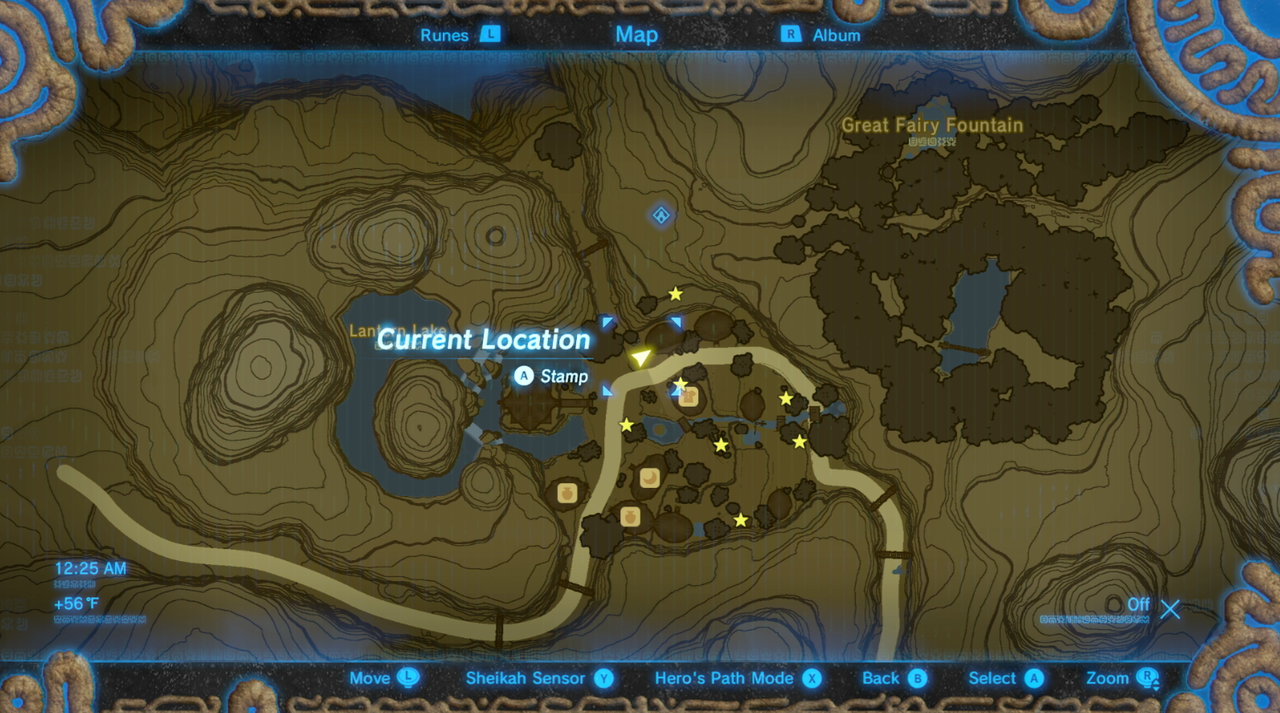Choose the clothing shop shirt icon
The width and height of the screenshot is (1280, 713).
(688, 397)
